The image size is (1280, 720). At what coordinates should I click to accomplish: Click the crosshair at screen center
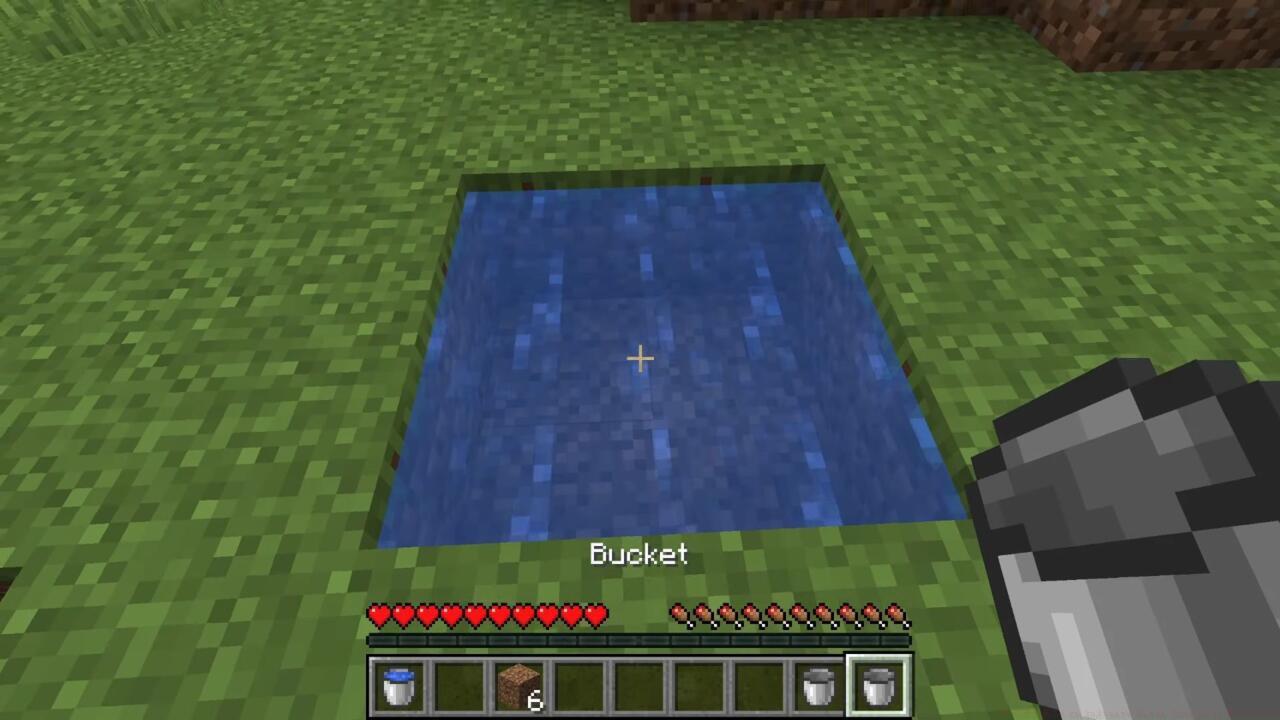[x=639, y=358]
